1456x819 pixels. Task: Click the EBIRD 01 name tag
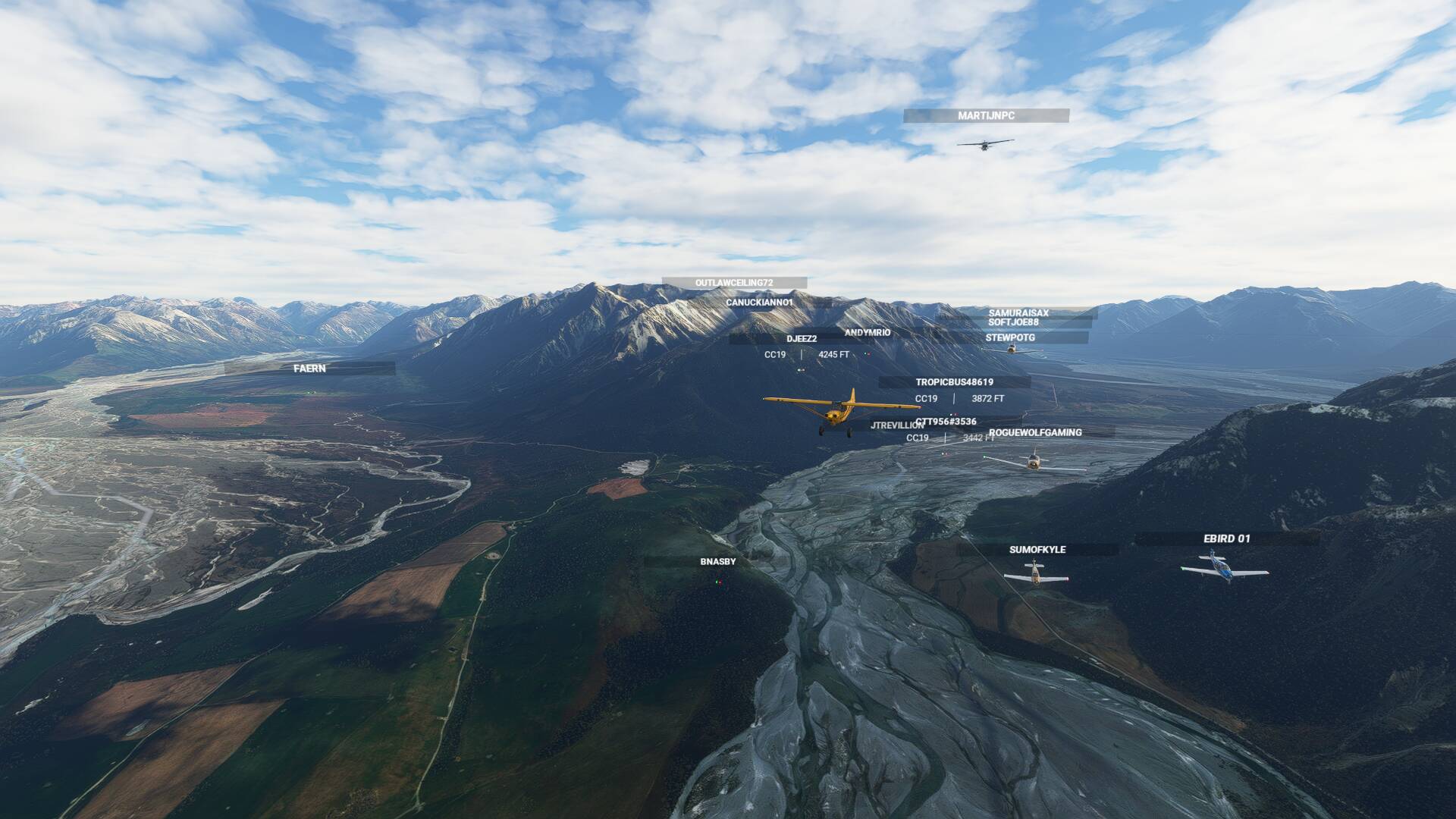(x=1226, y=539)
